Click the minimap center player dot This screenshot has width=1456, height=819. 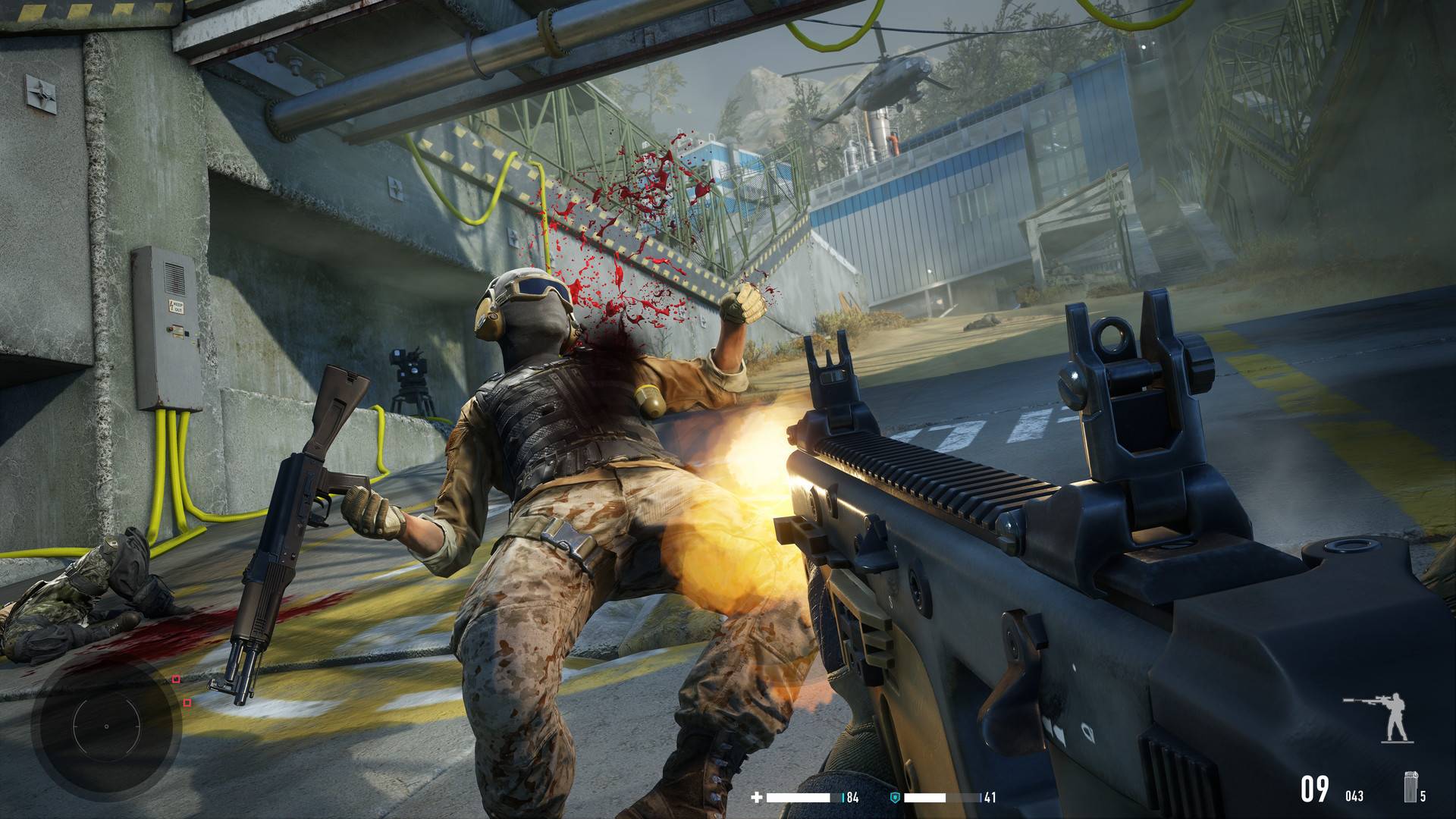click(x=106, y=726)
